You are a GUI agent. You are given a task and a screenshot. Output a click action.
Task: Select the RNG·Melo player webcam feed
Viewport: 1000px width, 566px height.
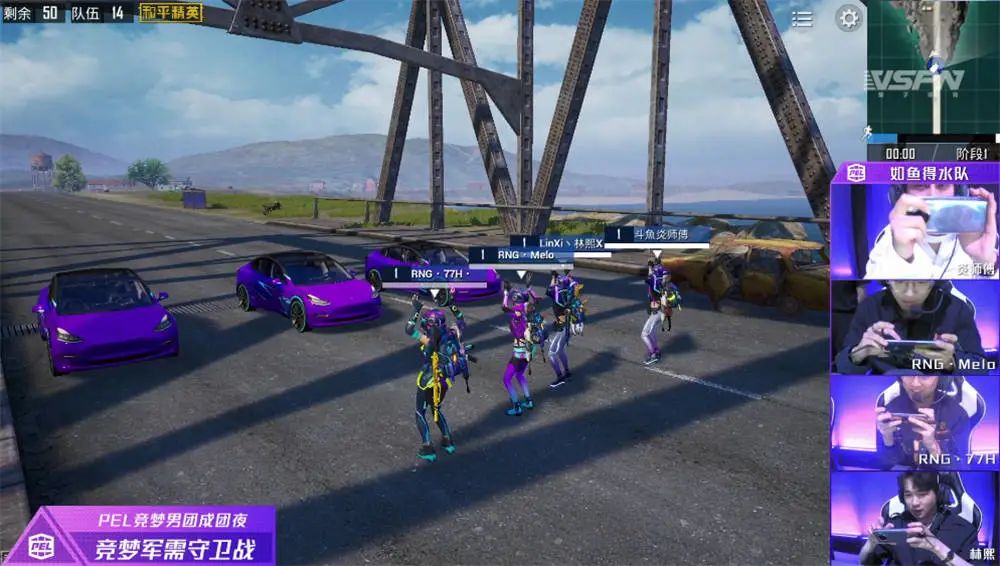(x=914, y=326)
